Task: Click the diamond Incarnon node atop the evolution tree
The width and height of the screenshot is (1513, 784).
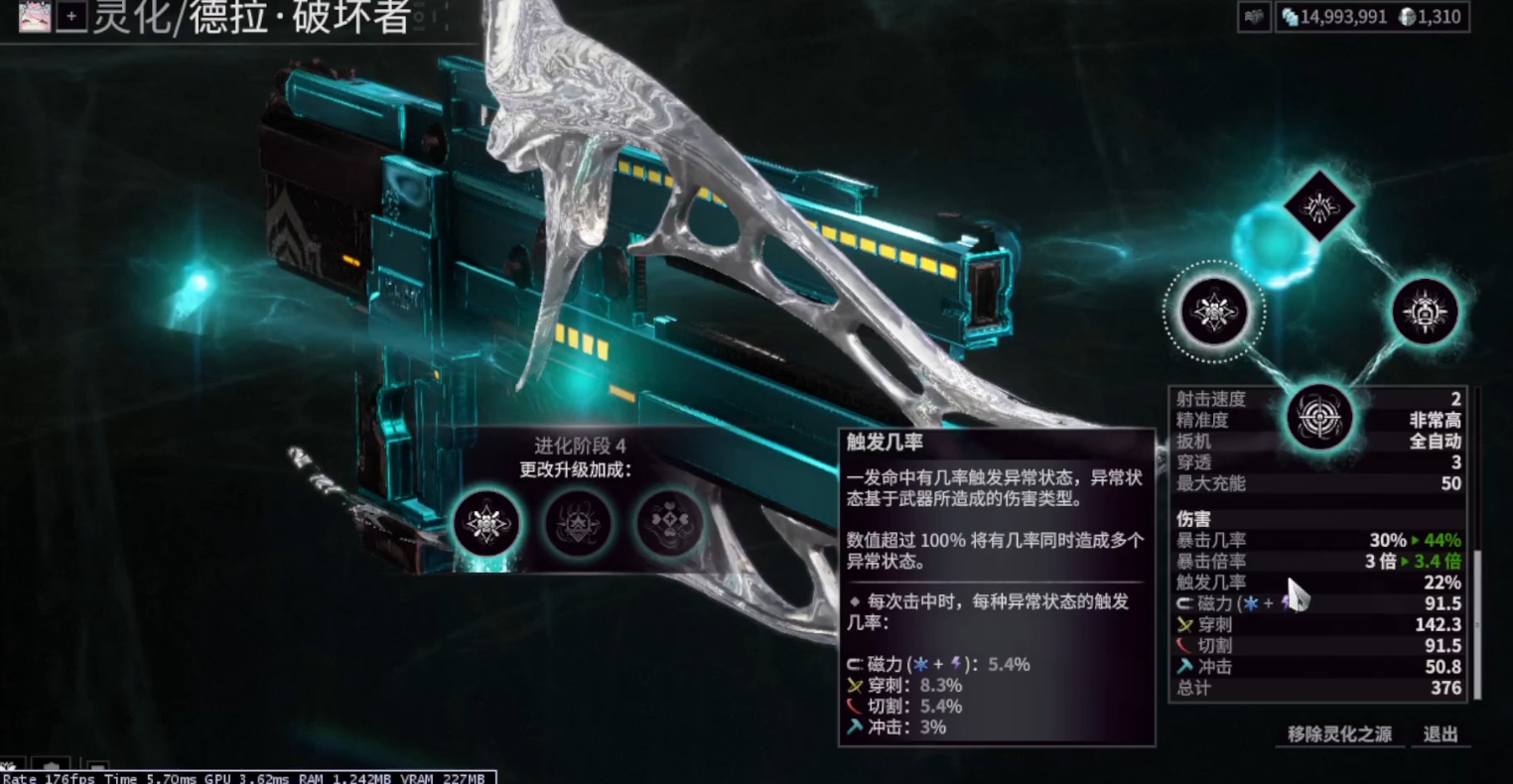Action: point(1320,206)
